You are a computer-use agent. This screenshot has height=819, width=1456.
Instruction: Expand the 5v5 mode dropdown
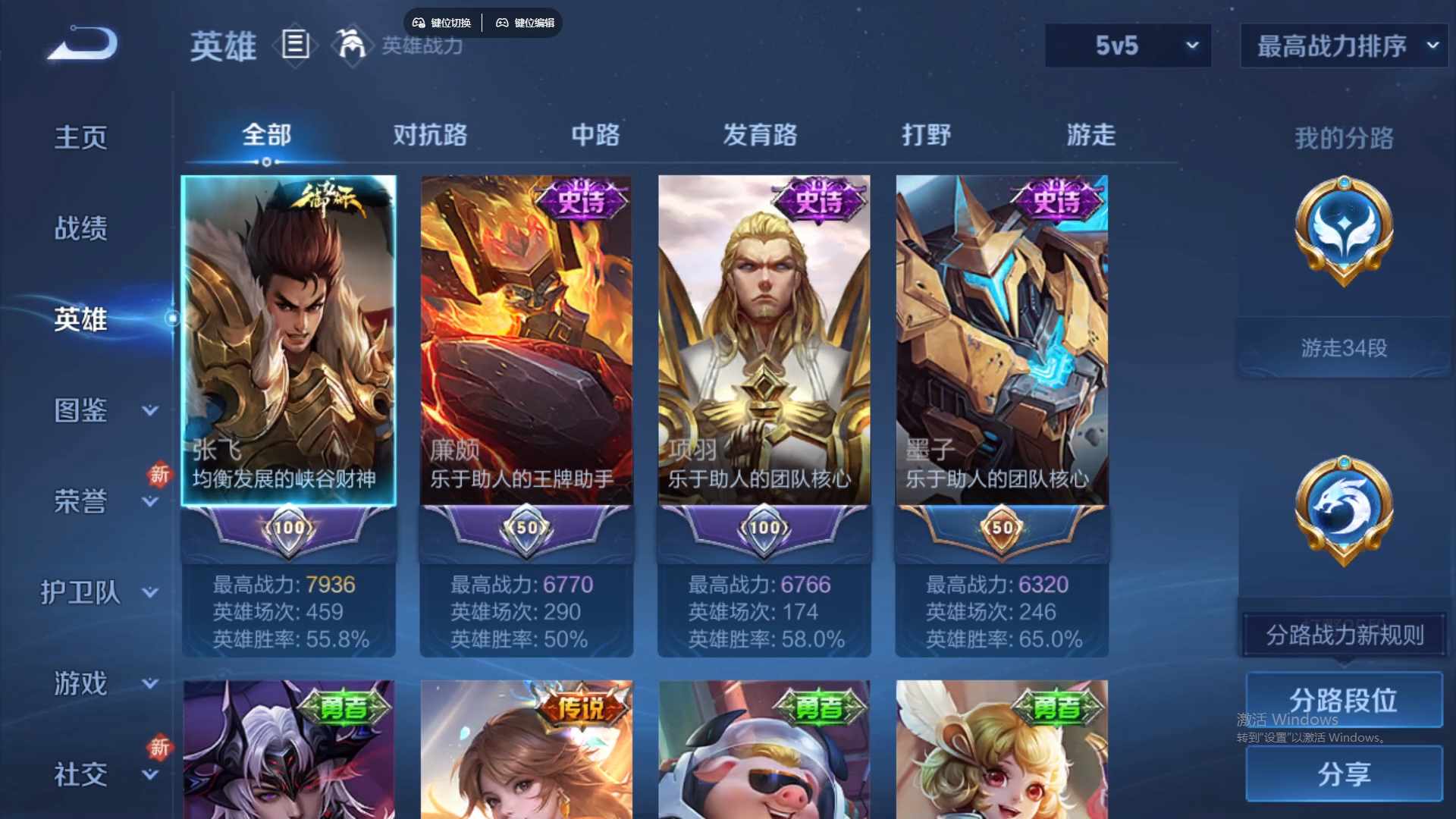(1128, 45)
